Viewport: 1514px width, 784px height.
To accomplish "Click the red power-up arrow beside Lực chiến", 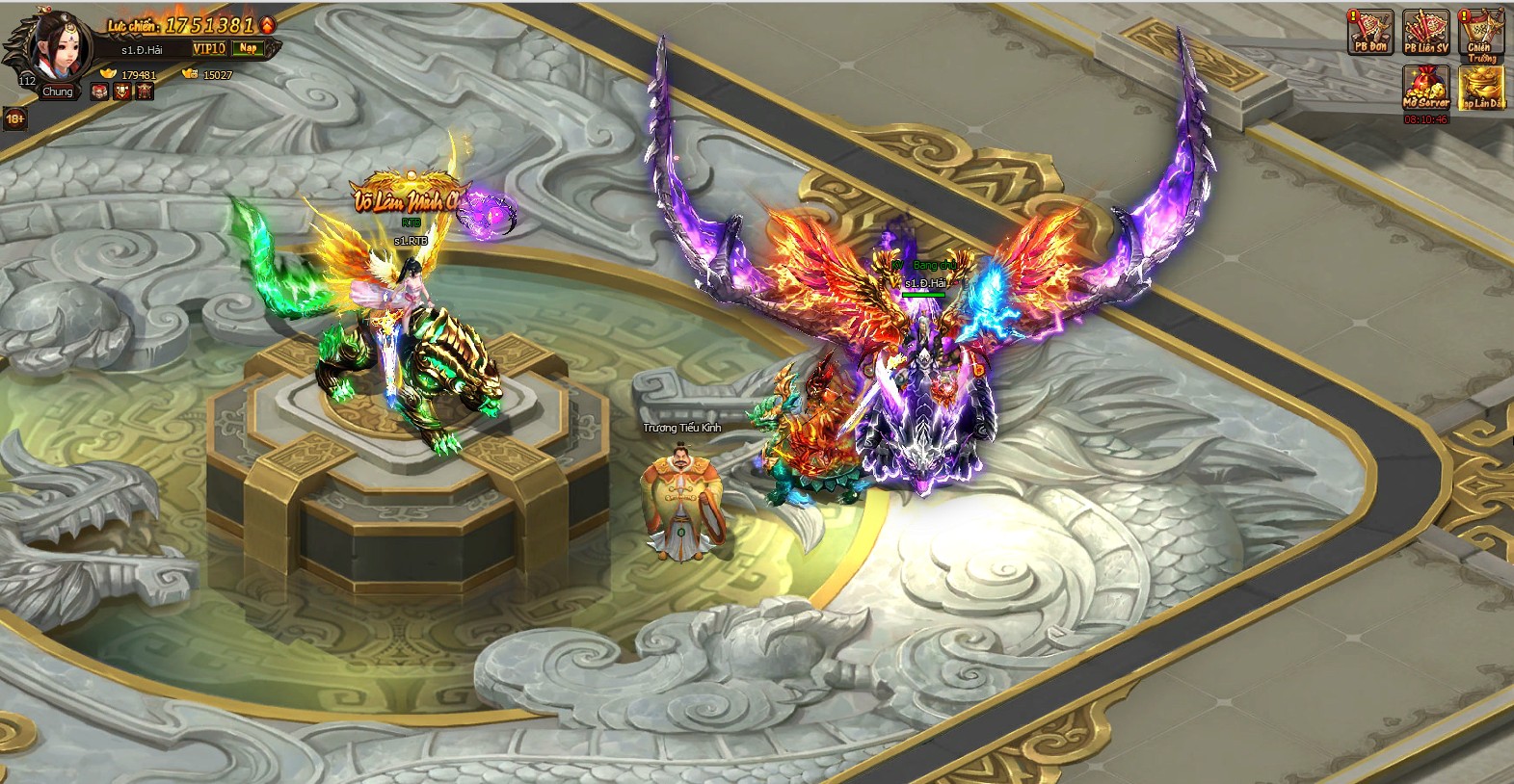I will coord(266,25).
